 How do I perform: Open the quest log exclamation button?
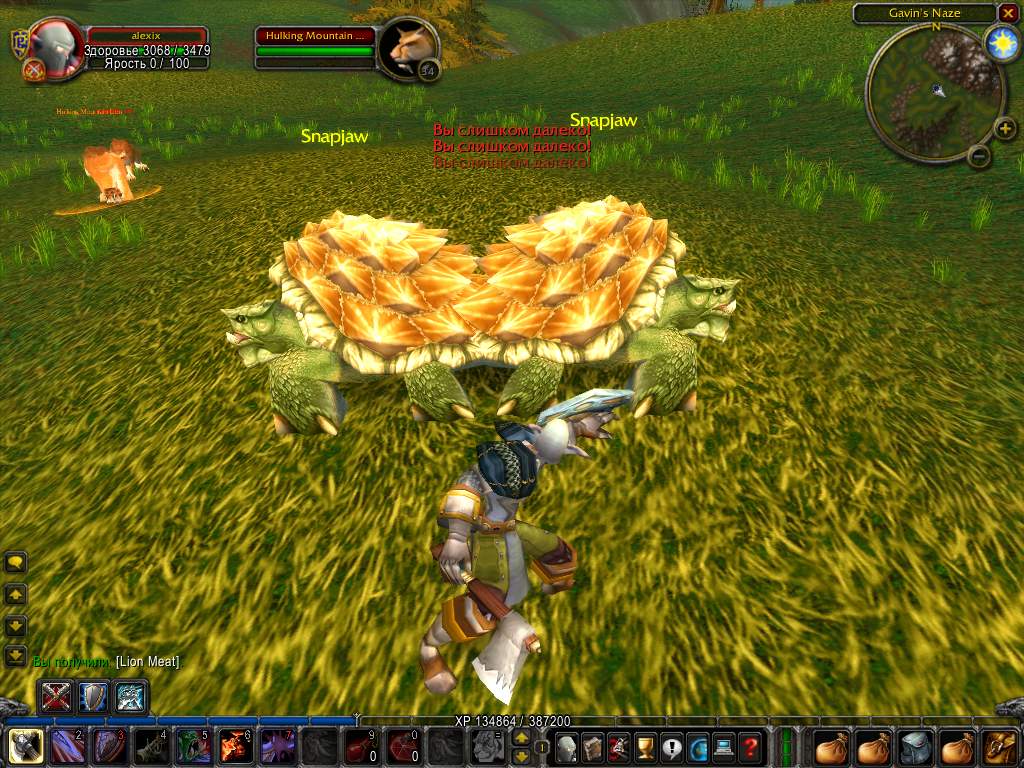pyautogui.click(x=671, y=746)
